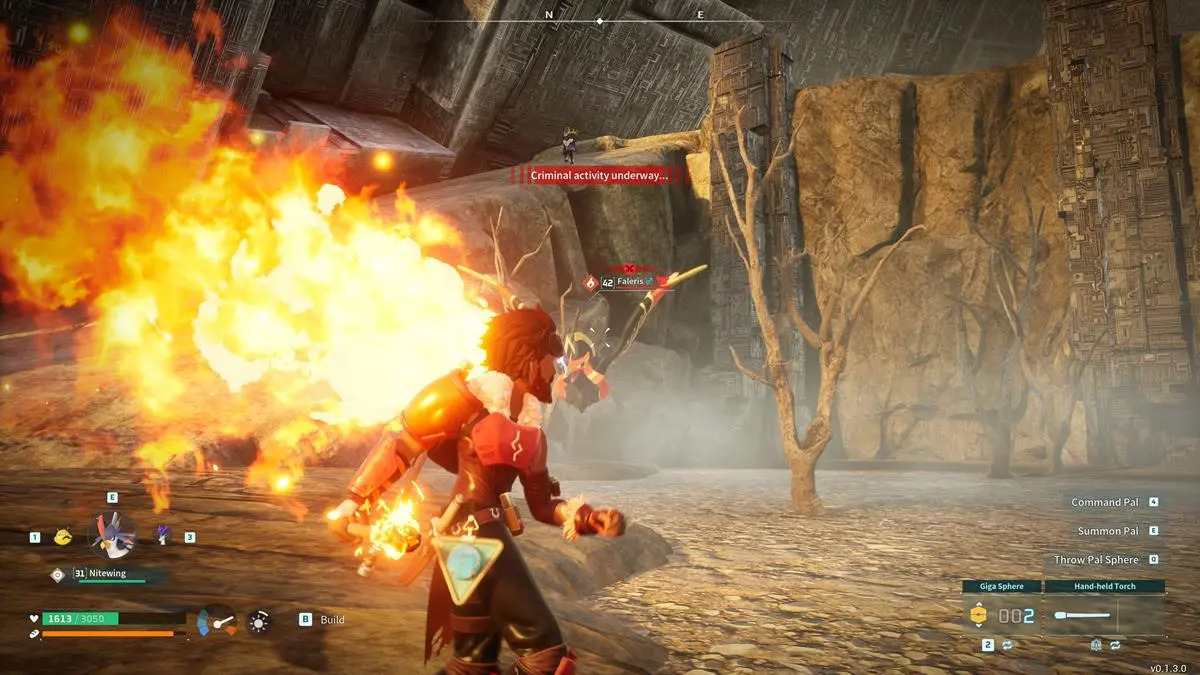Click the temperature gauge dial
The image size is (1200, 675).
coord(217,621)
